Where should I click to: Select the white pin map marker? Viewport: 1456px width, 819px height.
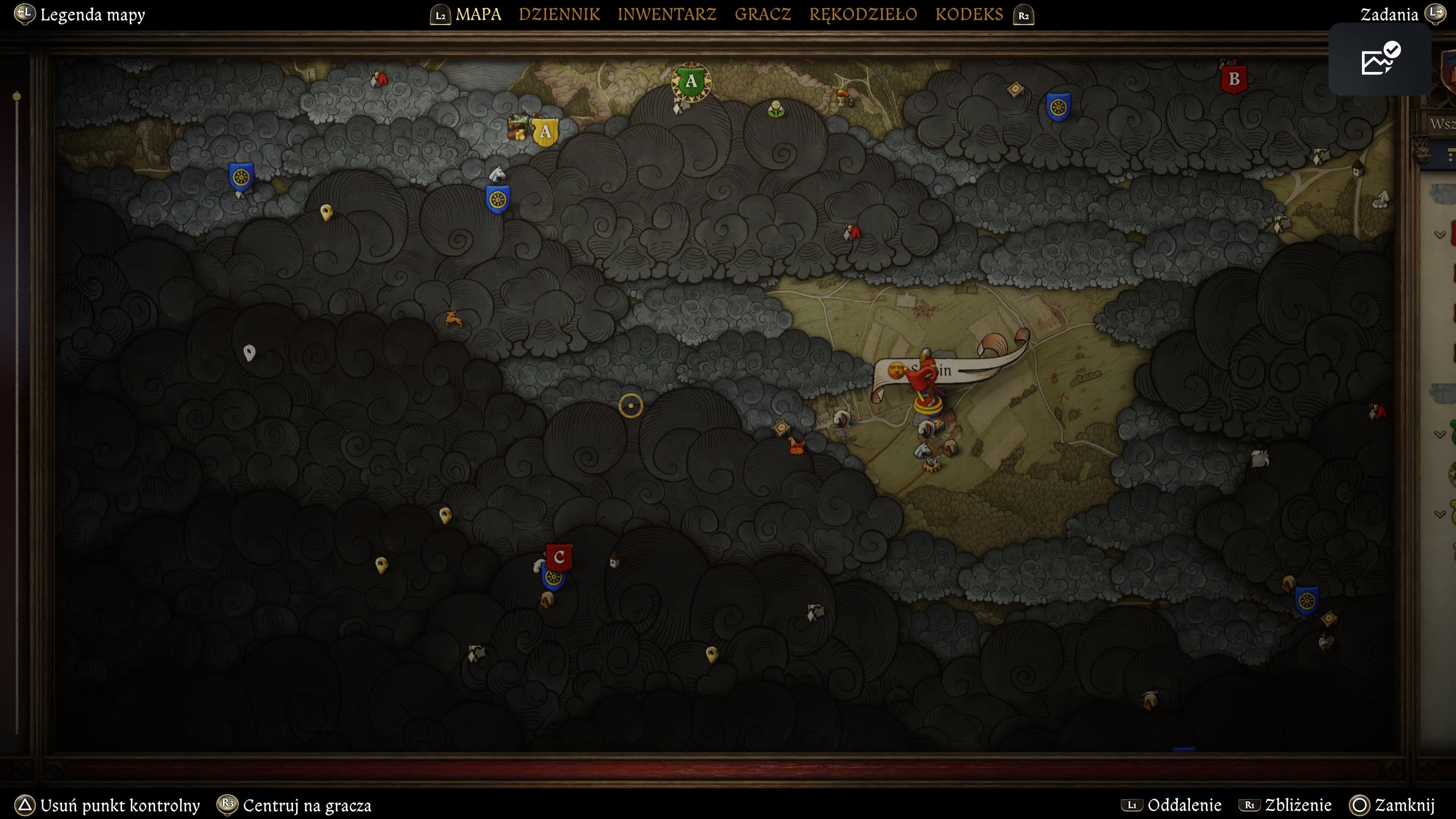click(249, 353)
